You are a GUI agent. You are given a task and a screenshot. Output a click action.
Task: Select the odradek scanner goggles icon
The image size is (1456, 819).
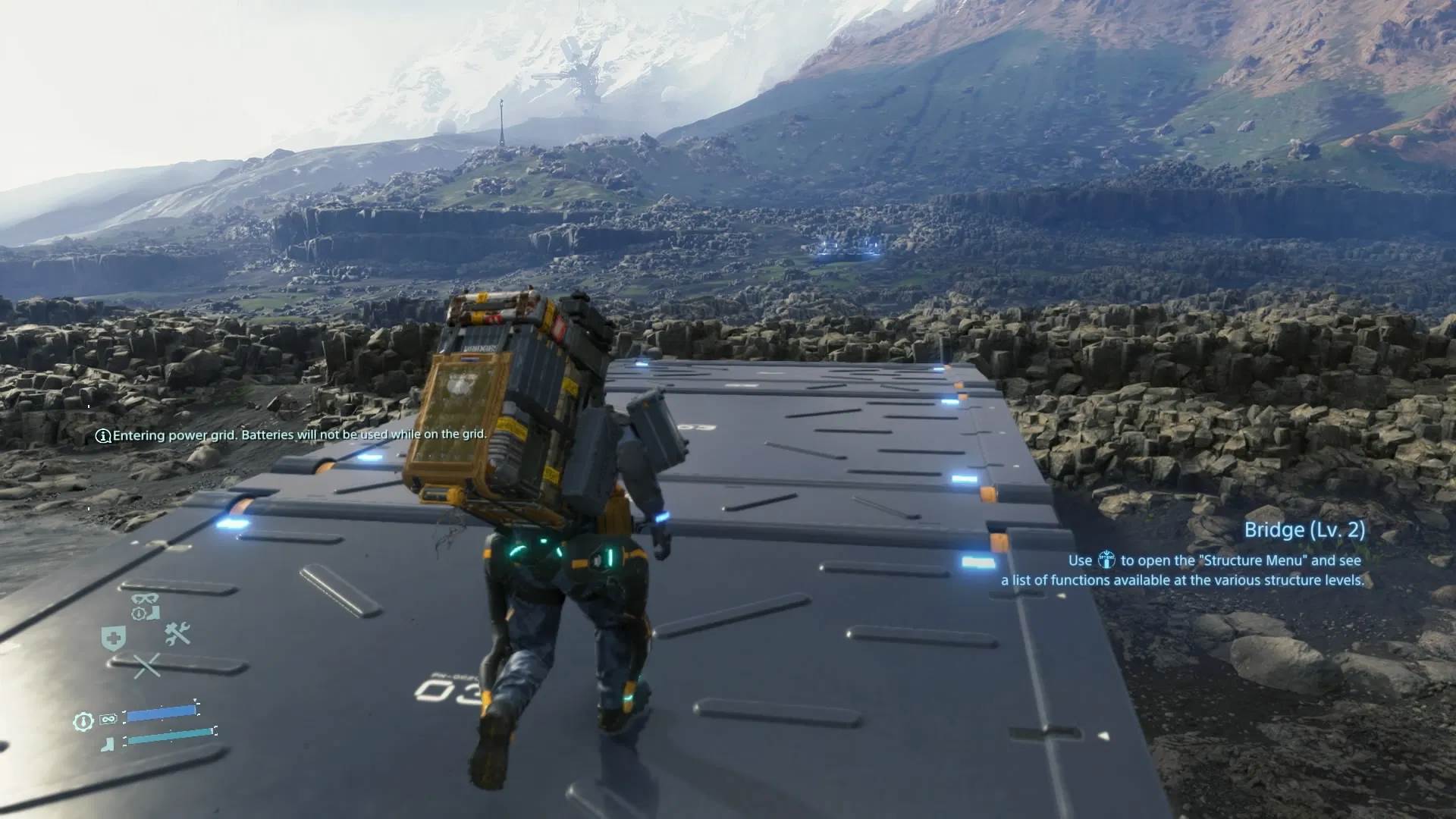pyautogui.click(x=143, y=599)
